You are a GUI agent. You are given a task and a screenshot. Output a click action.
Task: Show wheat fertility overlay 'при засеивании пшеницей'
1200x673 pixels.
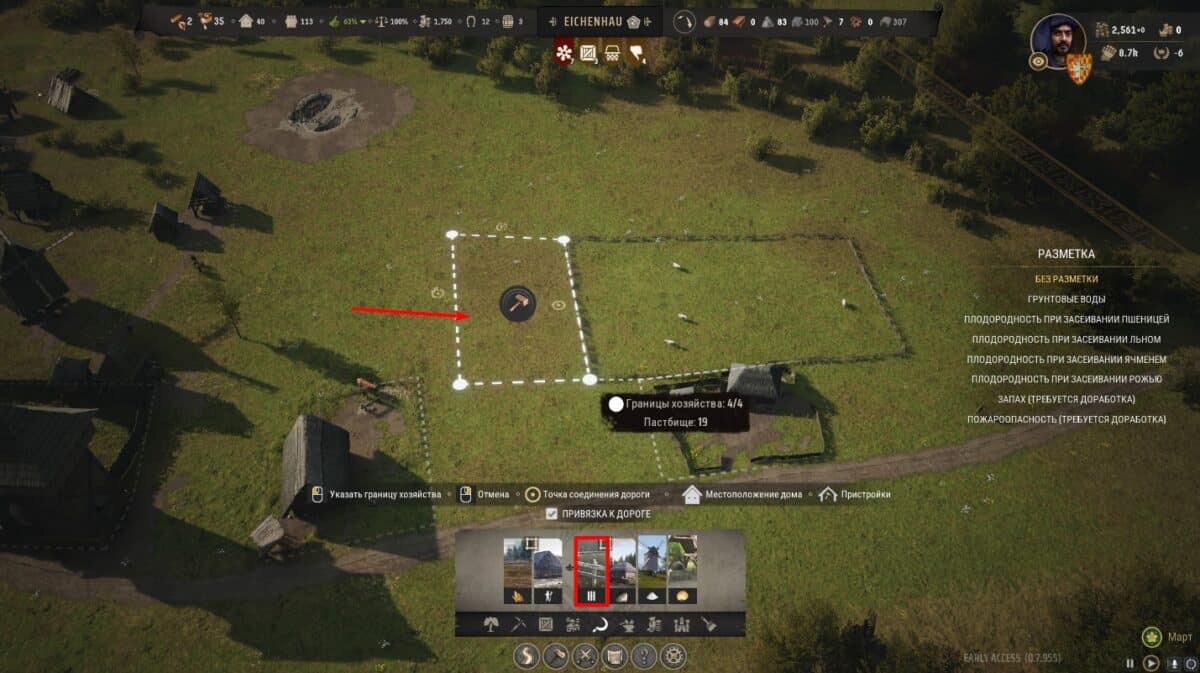1066,319
